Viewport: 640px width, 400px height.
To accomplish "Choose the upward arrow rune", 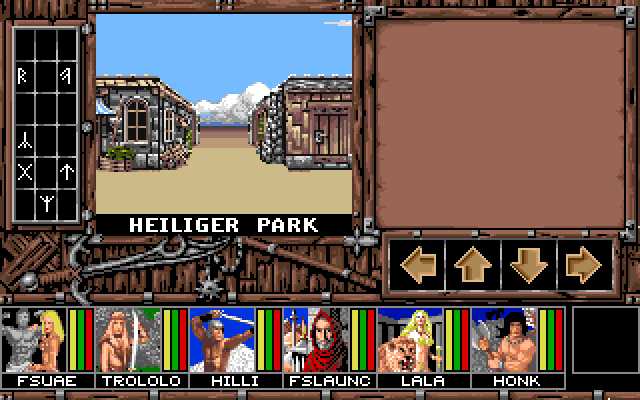I will 66,172.
